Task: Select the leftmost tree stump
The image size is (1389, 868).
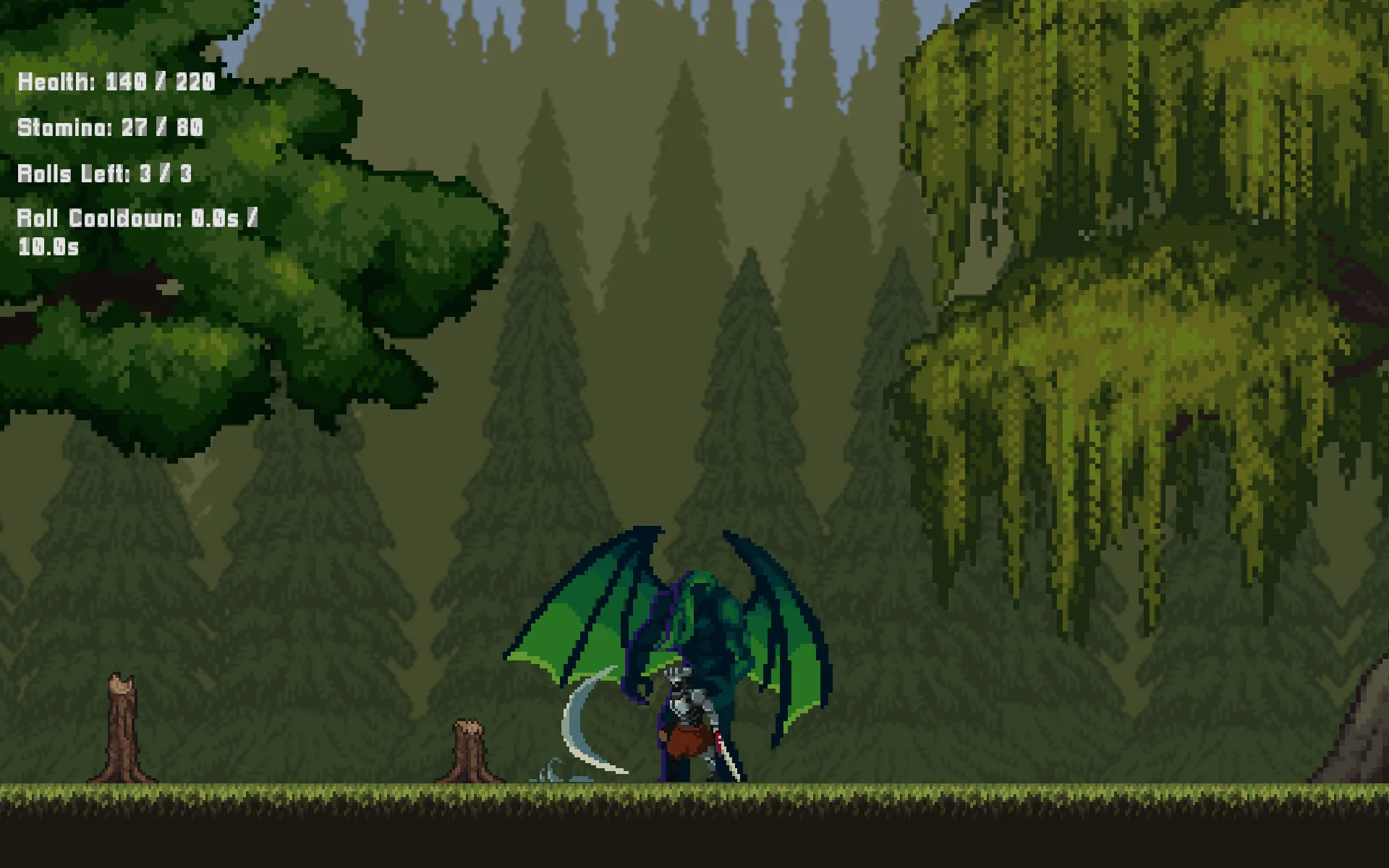Action: click(122, 723)
